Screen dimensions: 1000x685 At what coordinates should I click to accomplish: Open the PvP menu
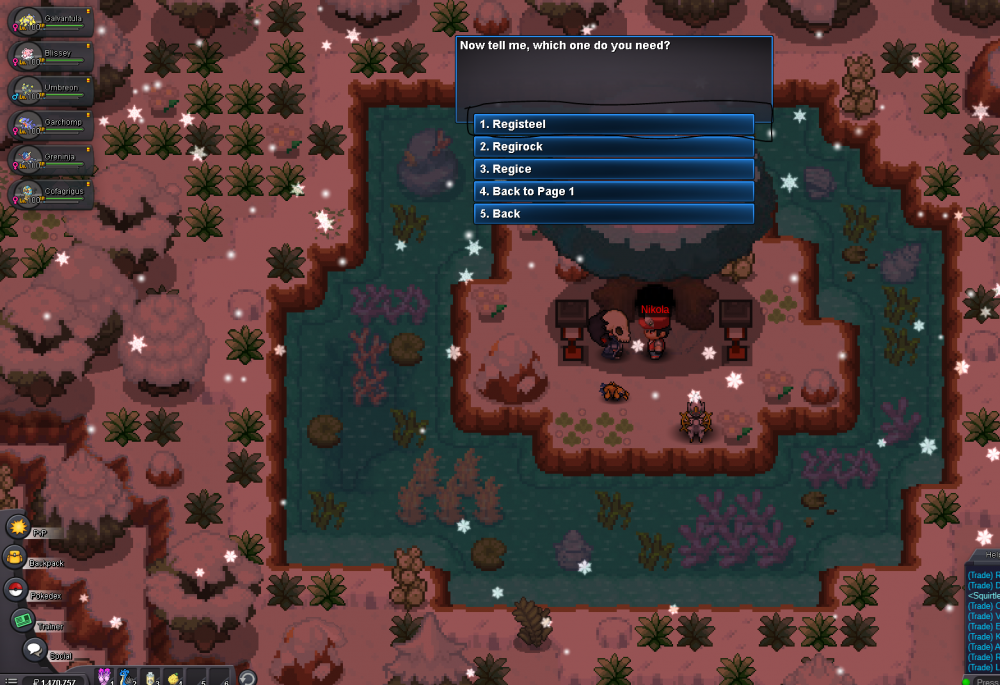19,526
